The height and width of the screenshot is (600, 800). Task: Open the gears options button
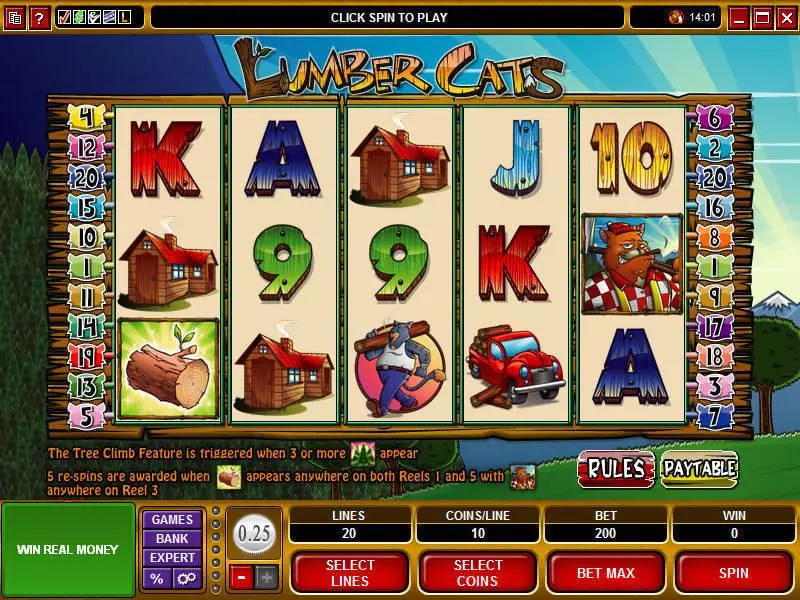pos(187,578)
